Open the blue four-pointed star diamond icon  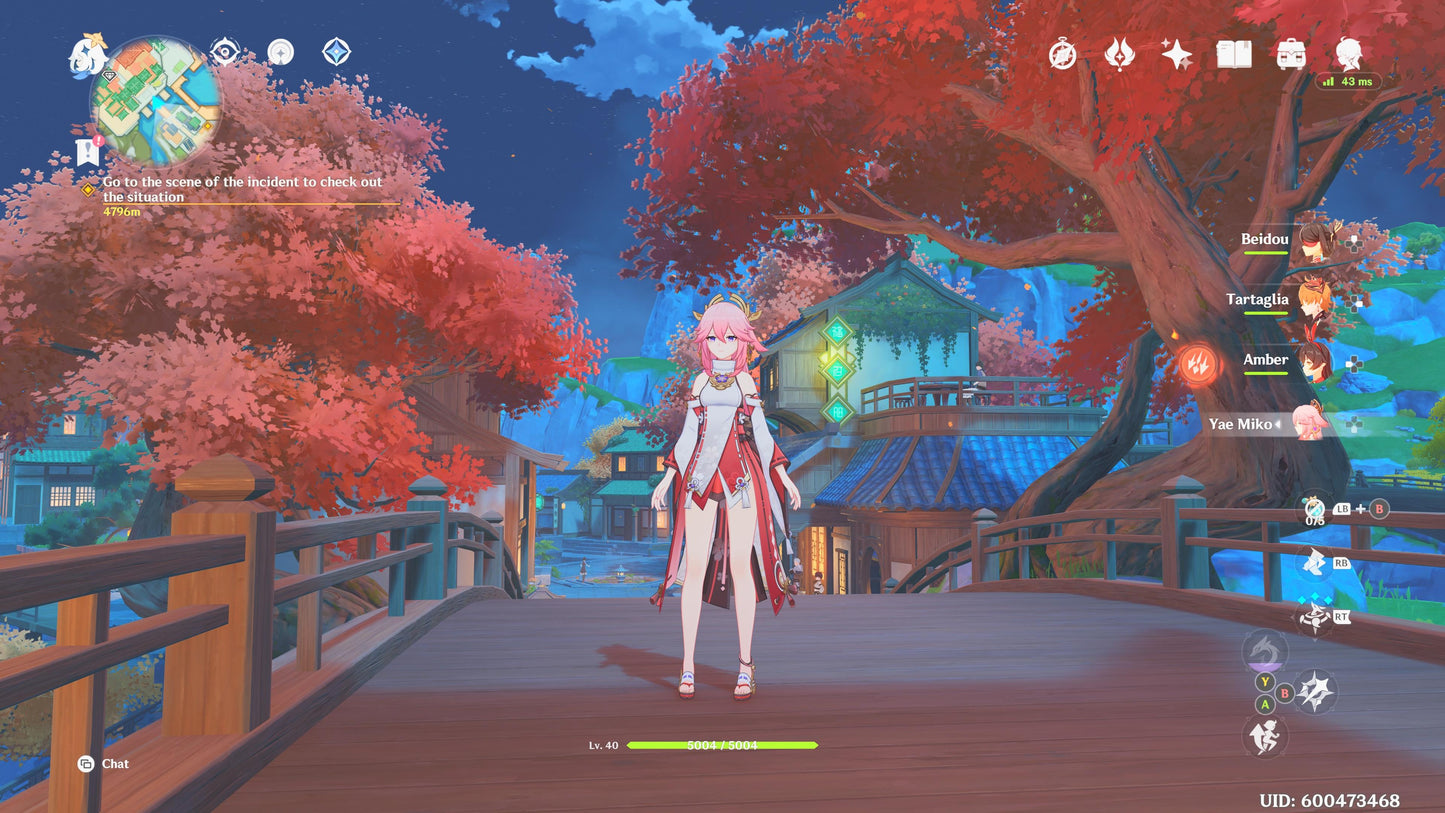tap(336, 52)
